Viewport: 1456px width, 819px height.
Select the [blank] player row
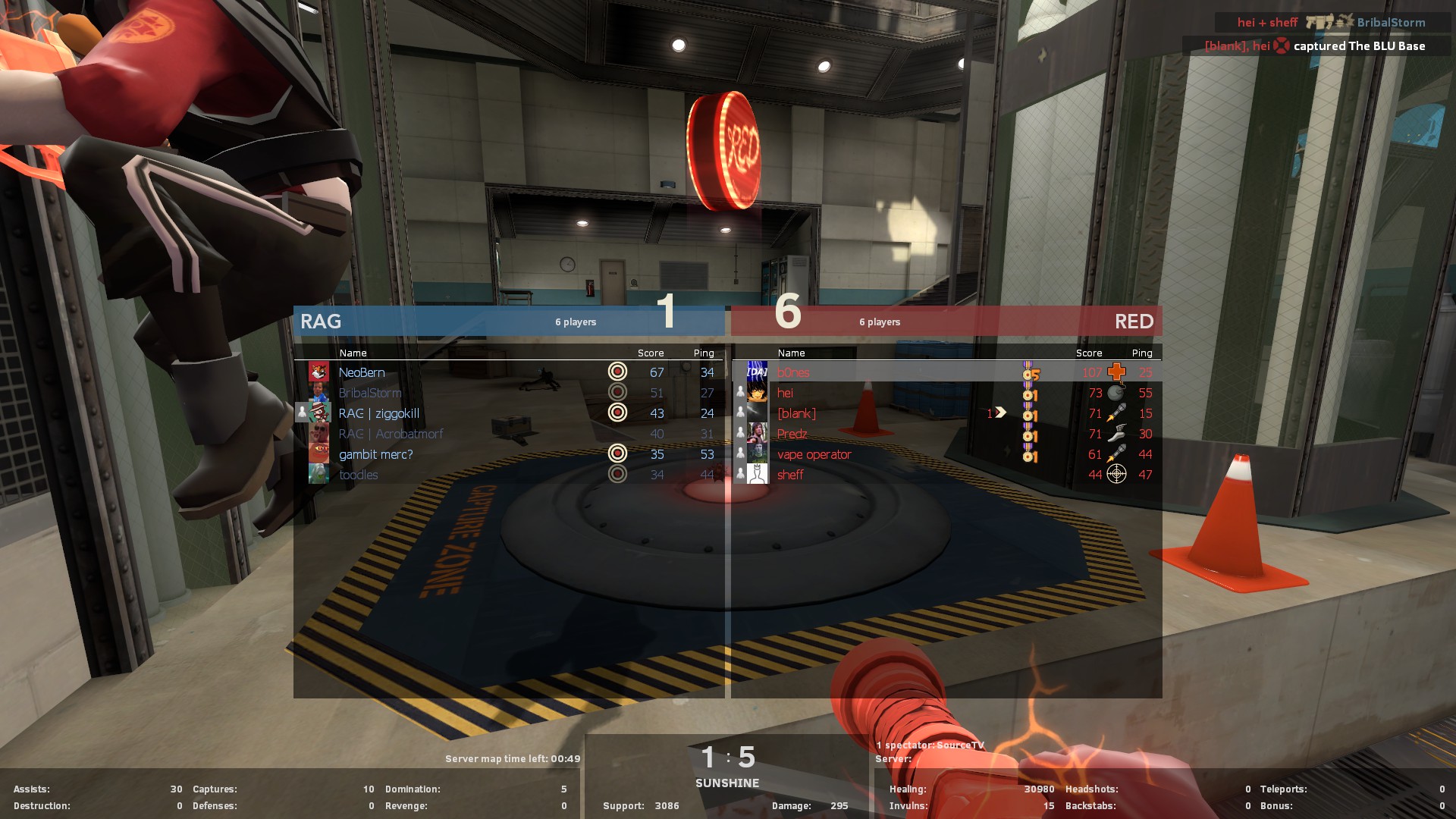pos(796,413)
